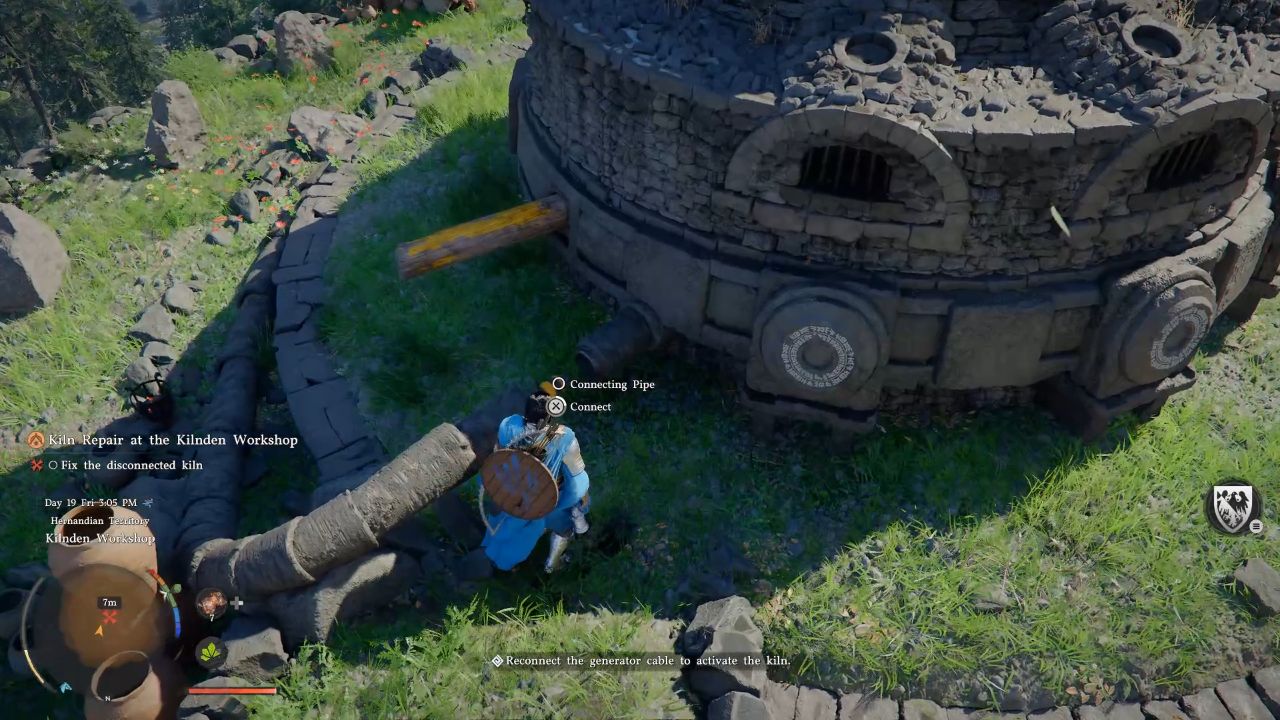This screenshot has width=1280, height=720.
Task: Click the plus crosshair next to the buff icons
Action: pos(237,601)
